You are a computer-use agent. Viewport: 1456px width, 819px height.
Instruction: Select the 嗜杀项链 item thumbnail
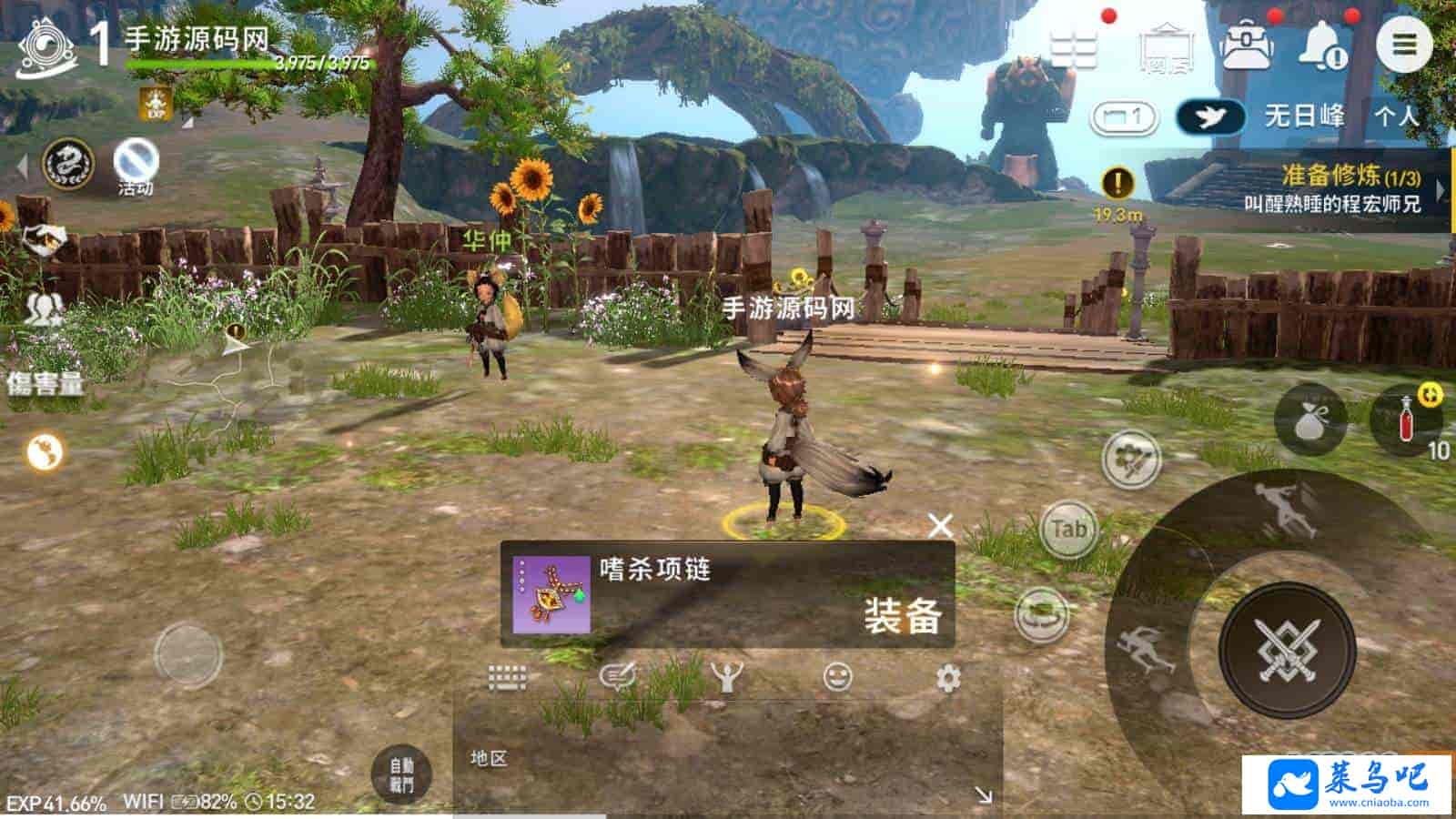[551, 595]
